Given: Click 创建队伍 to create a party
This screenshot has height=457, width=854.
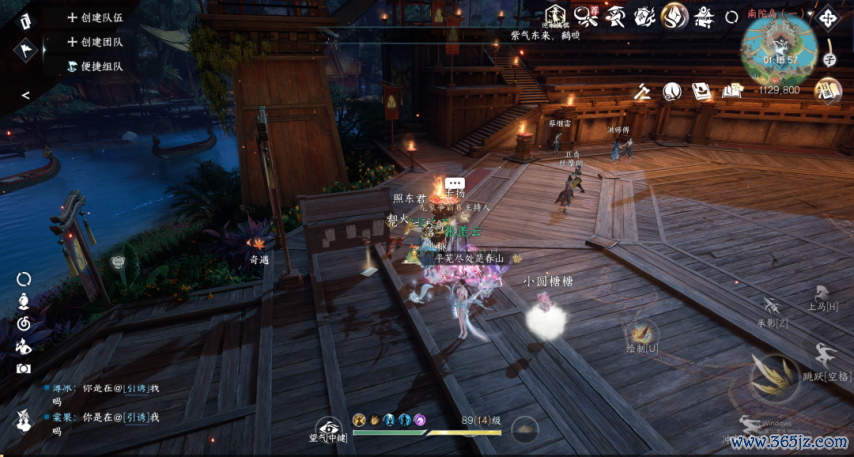Looking at the screenshot, I should click(x=96, y=18).
